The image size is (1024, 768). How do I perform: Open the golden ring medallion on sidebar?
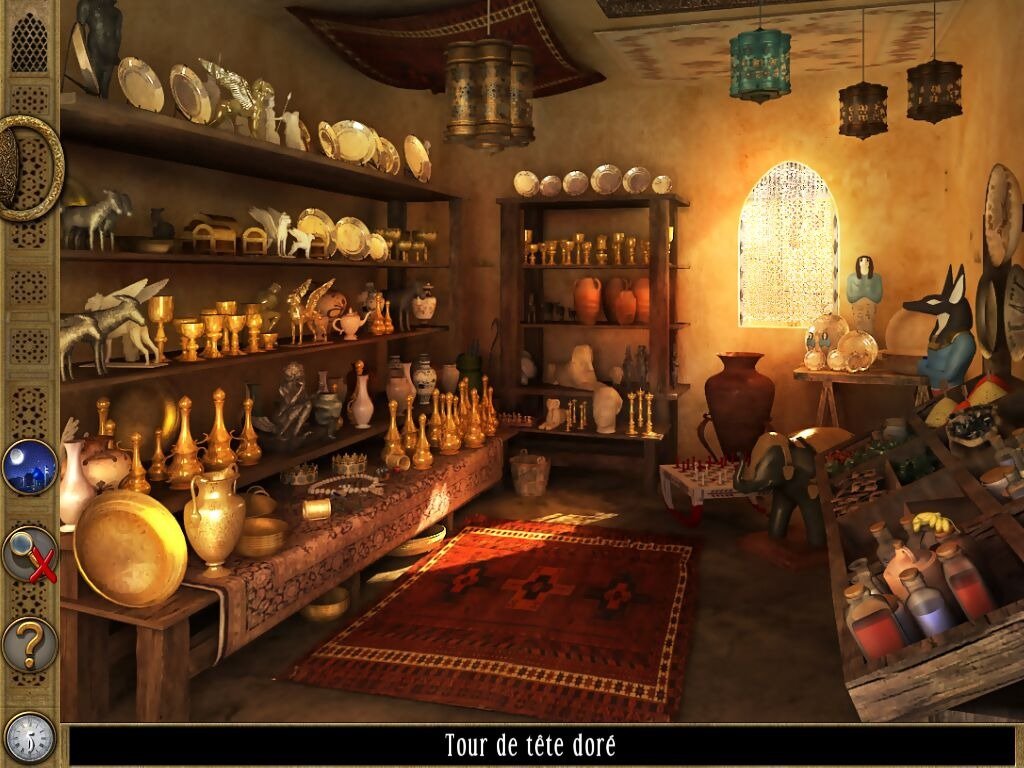tap(27, 168)
